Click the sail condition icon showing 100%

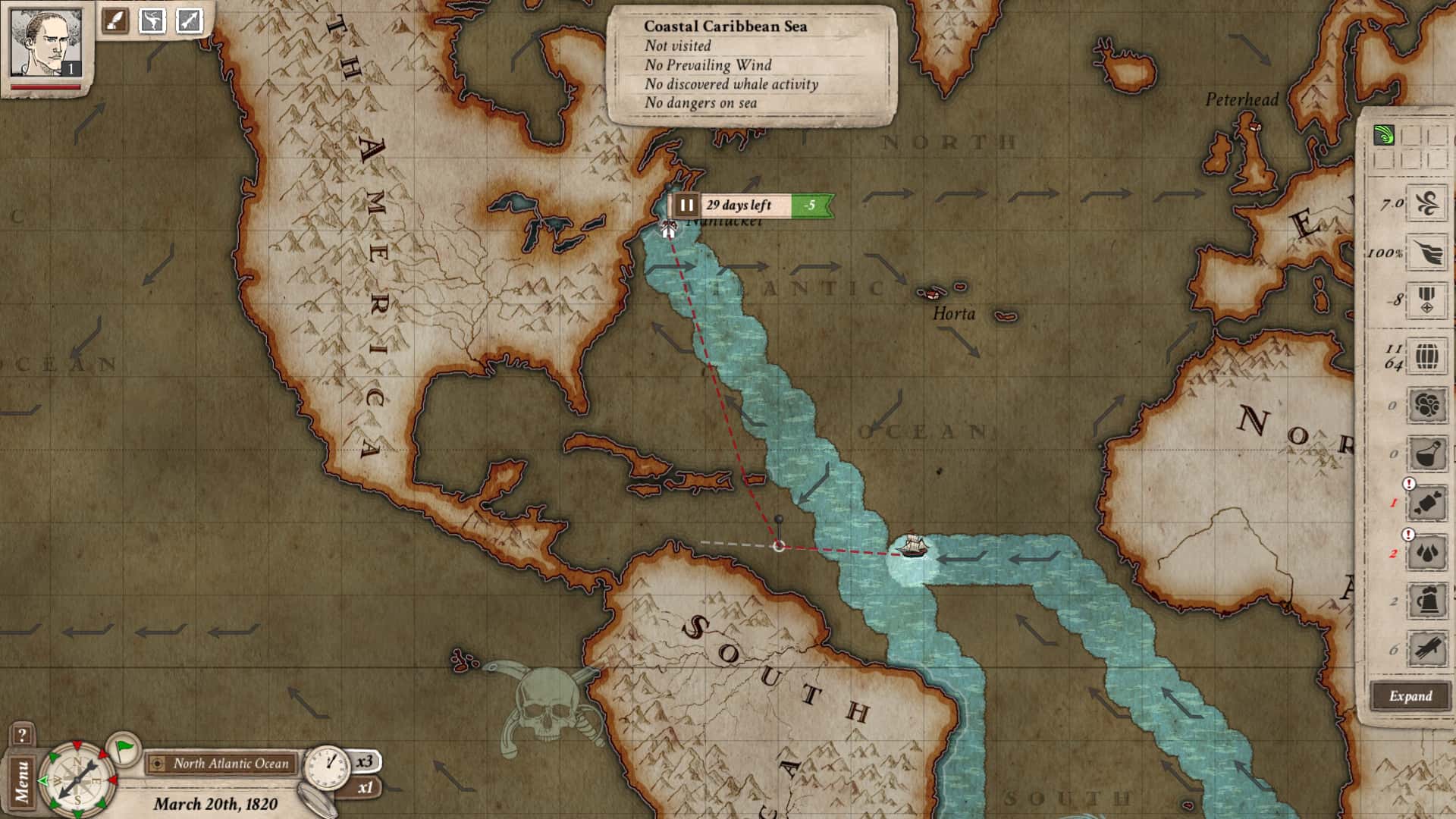[1426, 253]
